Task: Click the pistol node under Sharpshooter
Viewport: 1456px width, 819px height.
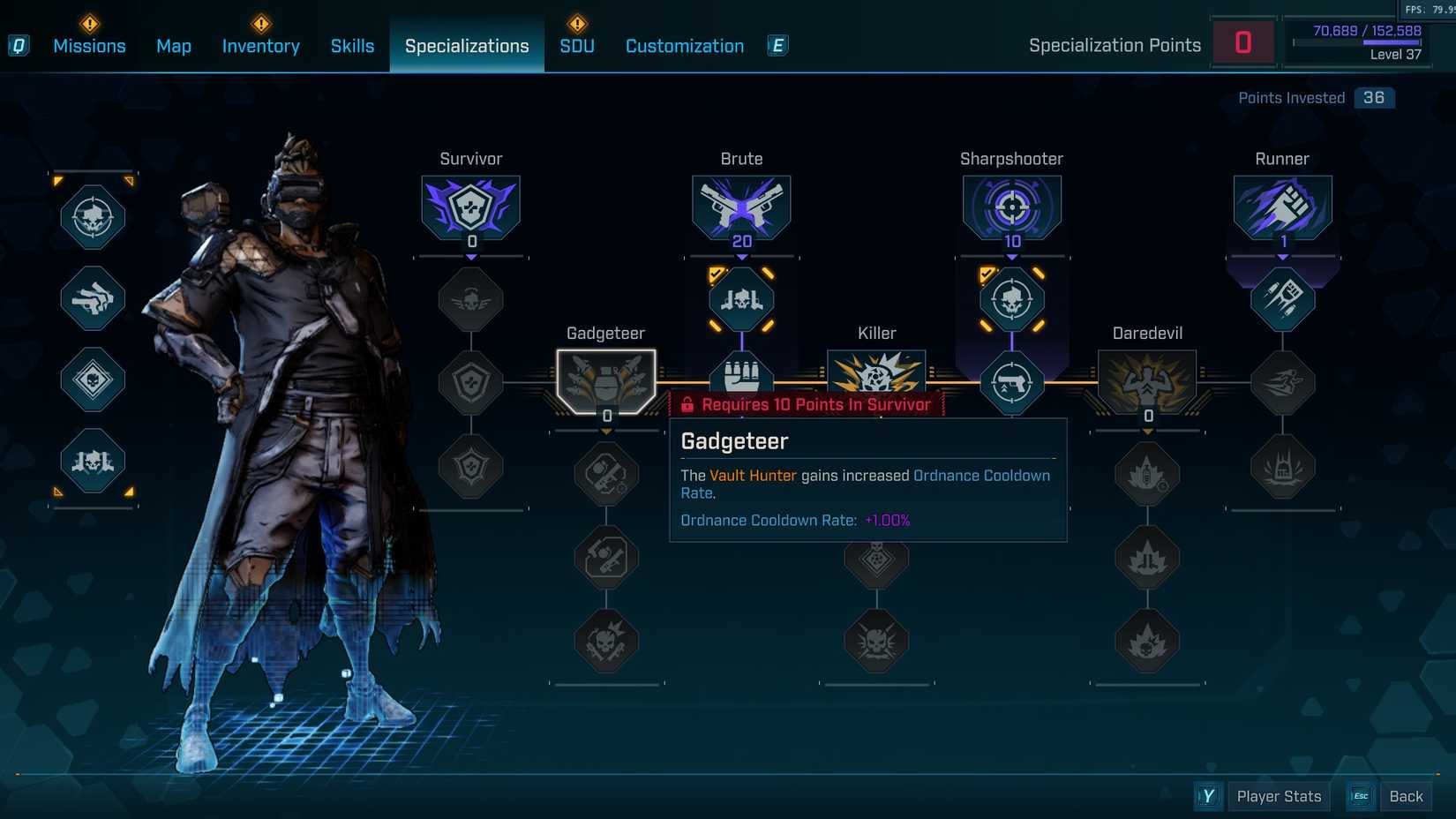Action: coord(1011,381)
